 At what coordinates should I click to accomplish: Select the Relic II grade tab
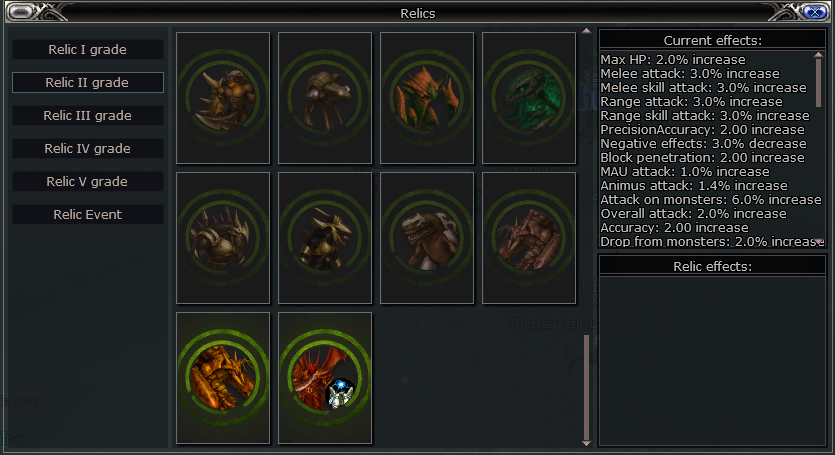tap(88, 82)
